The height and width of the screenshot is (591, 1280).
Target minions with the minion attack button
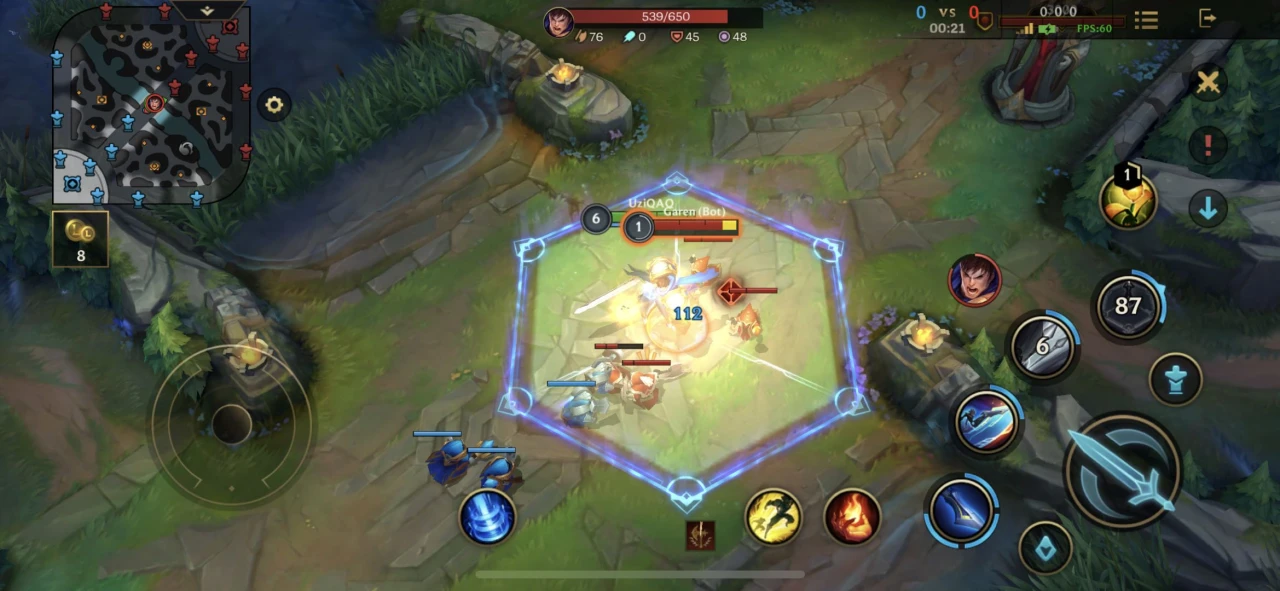click(x=1045, y=548)
